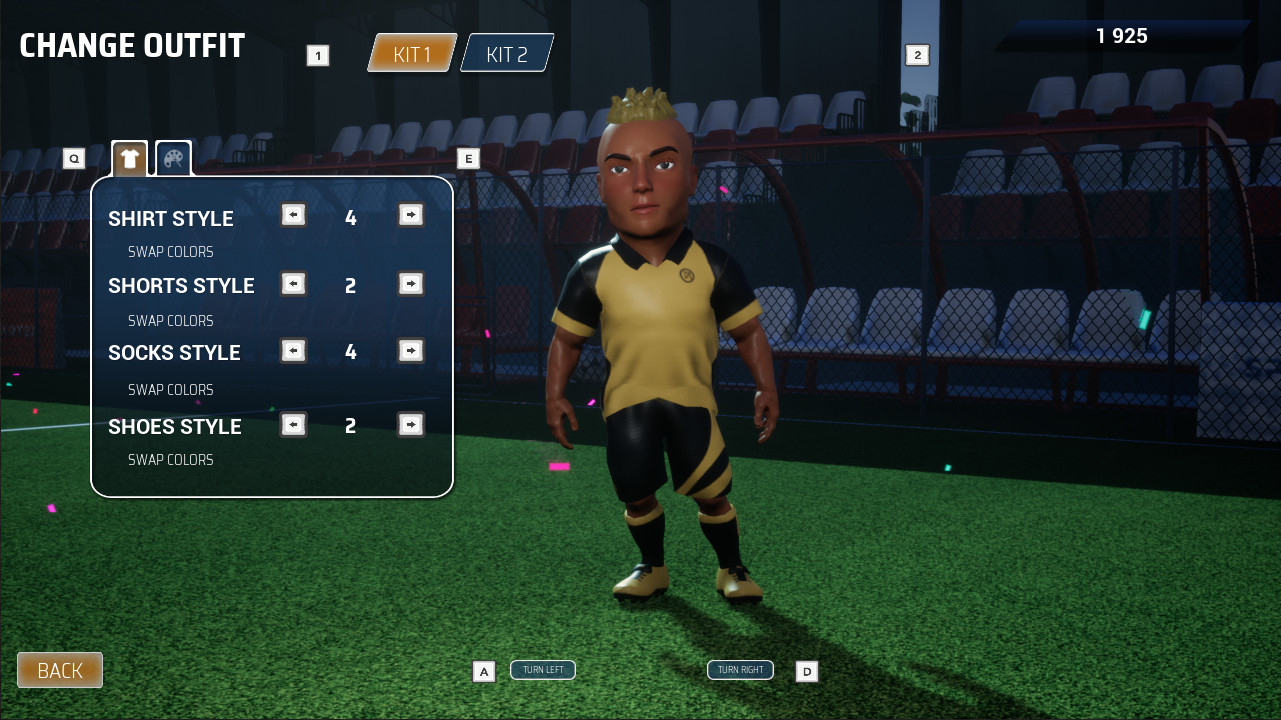Image resolution: width=1281 pixels, height=720 pixels.
Task: Step Shoes Style backward
Action: click(x=293, y=424)
